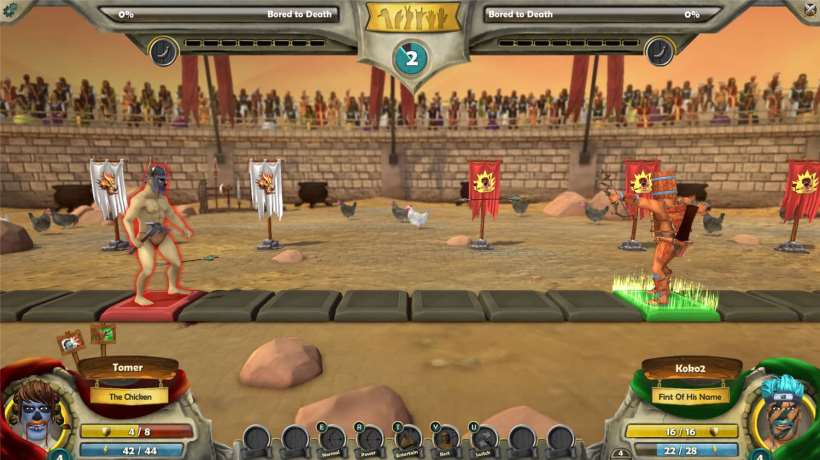The width and height of the screenshot is (820, 460).
Task: Activate the Switch ability
Action: pyautogui.click(x=484, y=439)
